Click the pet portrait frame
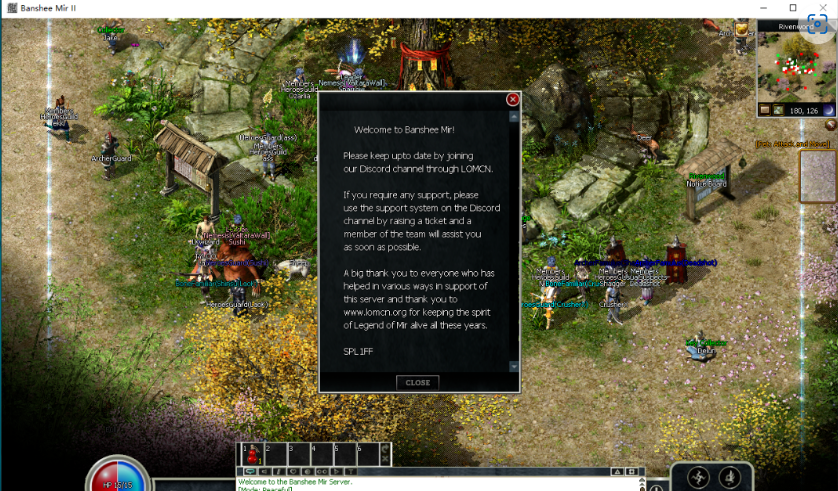 pyautogui.click(x=817, y=176)
